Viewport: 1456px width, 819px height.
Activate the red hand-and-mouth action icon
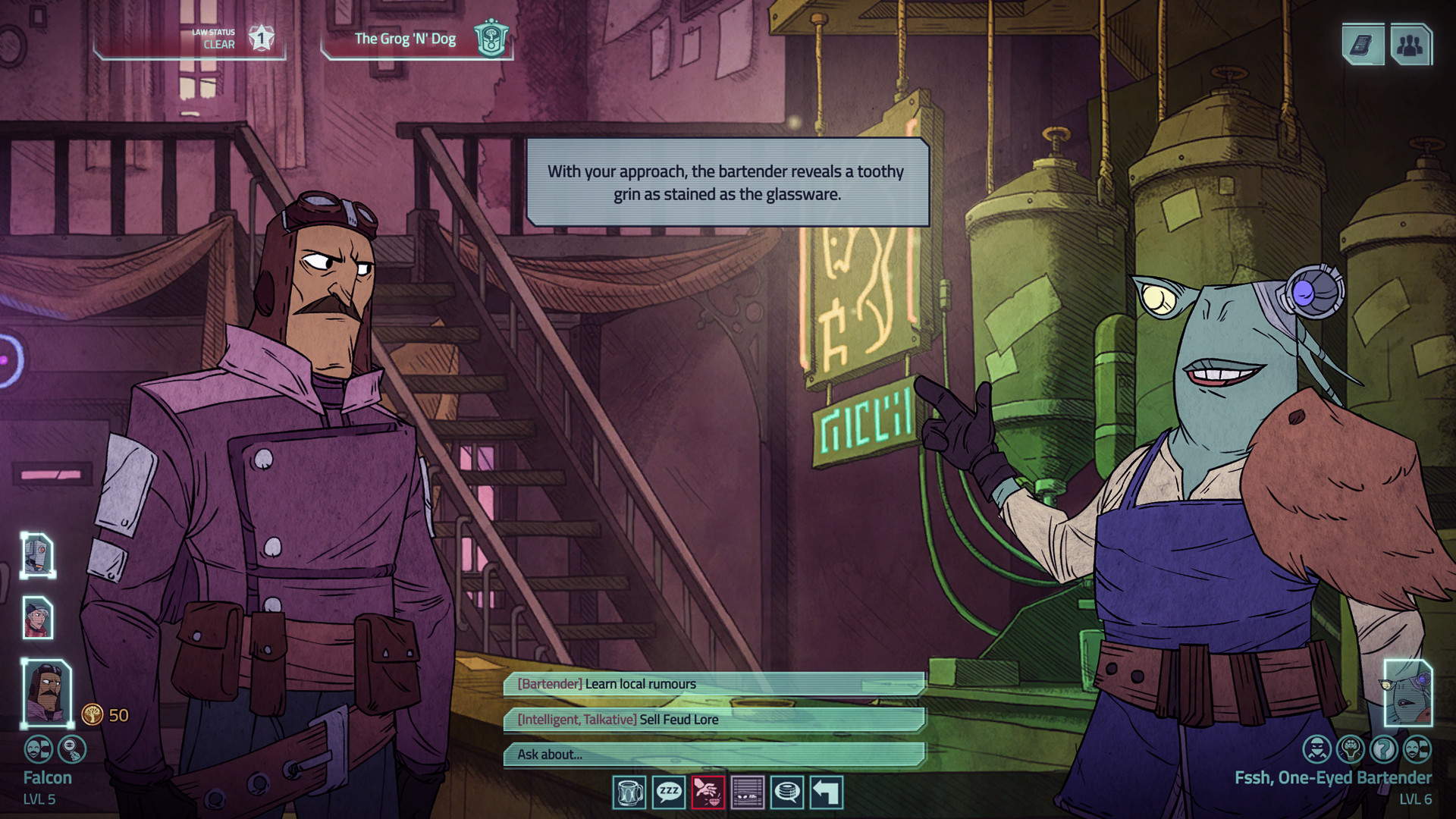pyautogui.click(x=708, y=792)
